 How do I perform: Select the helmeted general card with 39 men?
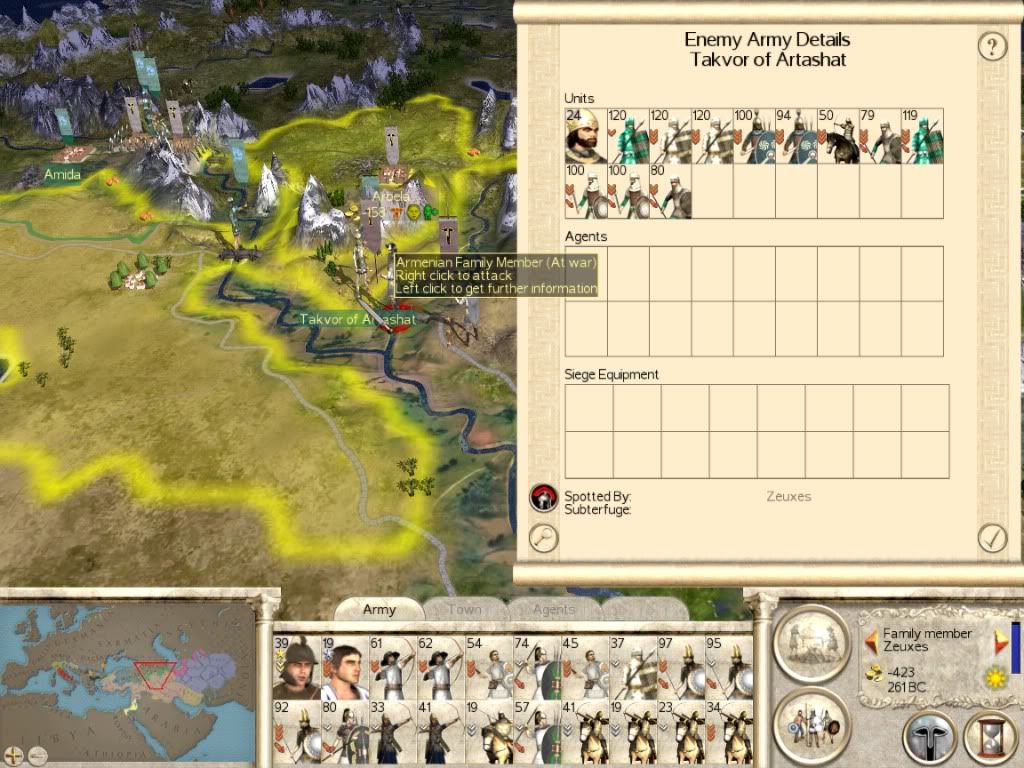(x=295, y=667)
